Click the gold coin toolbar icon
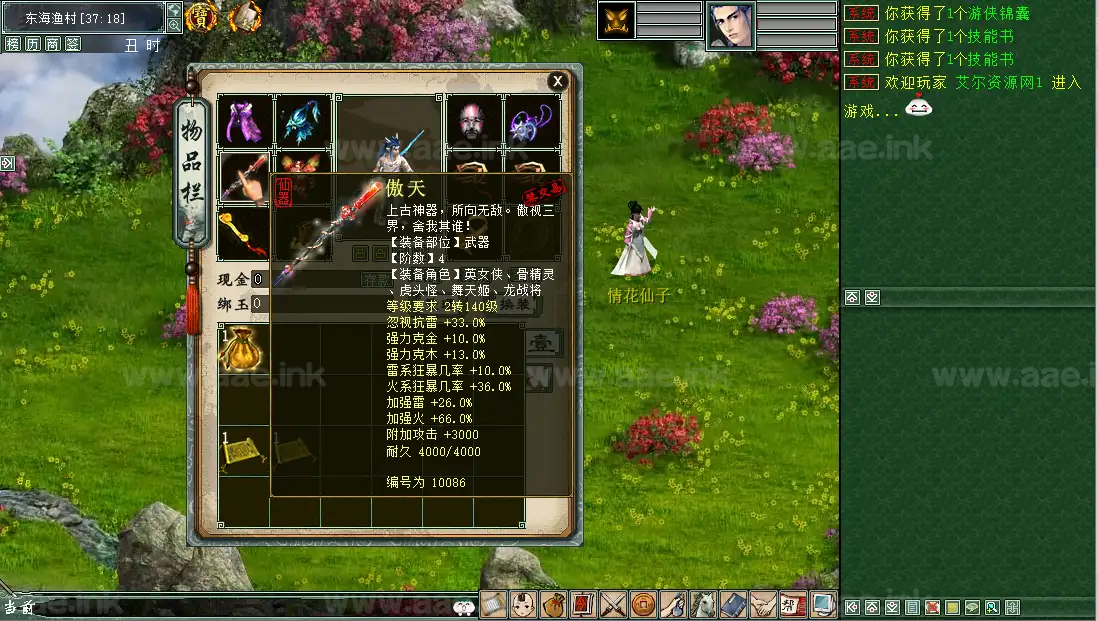 pyautogui.click(x=644, y=605)
